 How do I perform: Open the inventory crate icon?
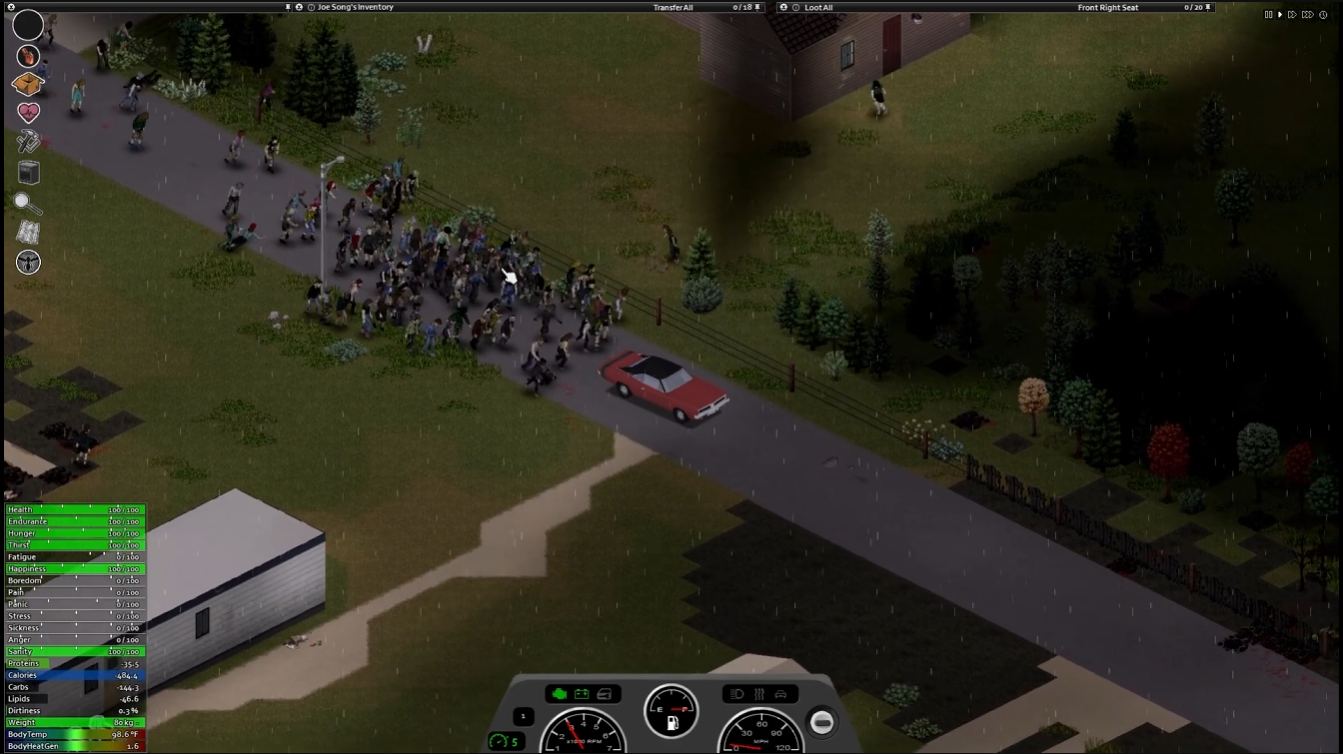pyautogui.click(x=28, y=84)
